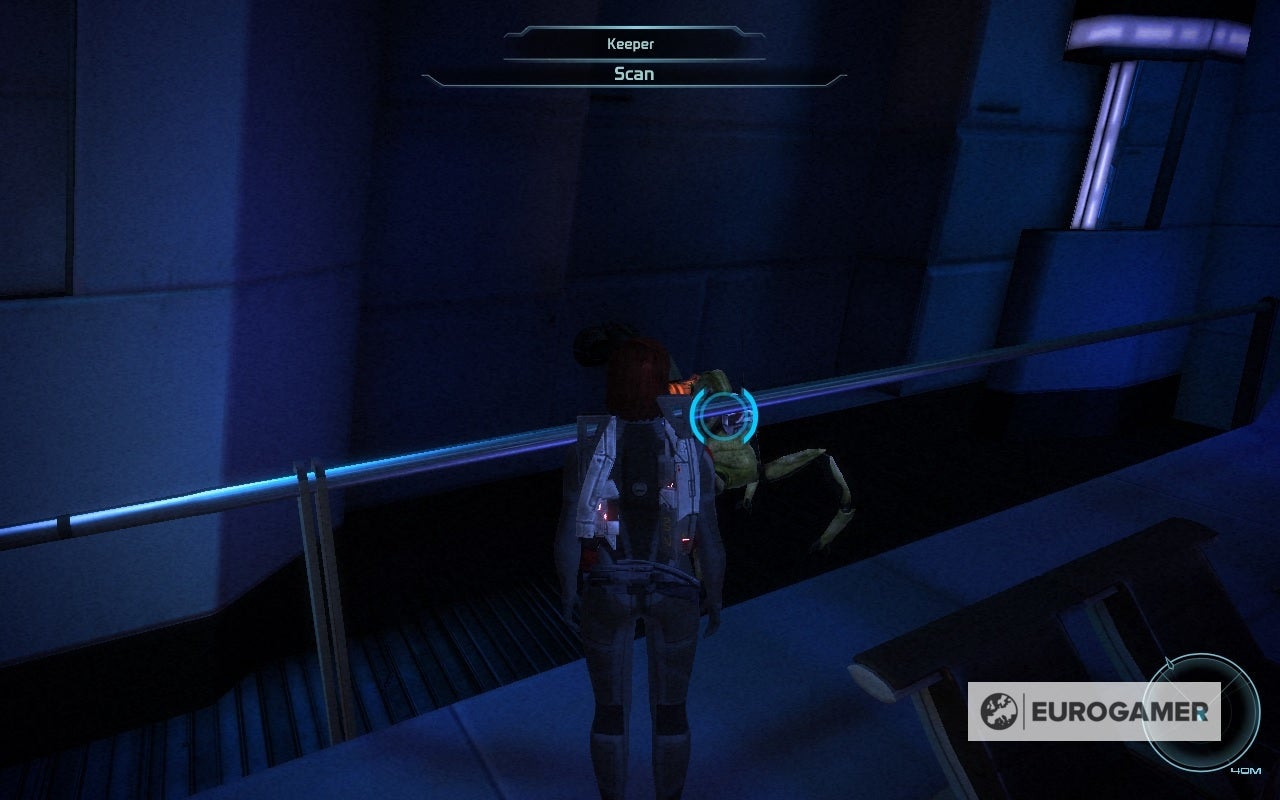Click the angled bracket framing the Keeper banner
The image size is (1280, 800).
(x=525, y=31)
